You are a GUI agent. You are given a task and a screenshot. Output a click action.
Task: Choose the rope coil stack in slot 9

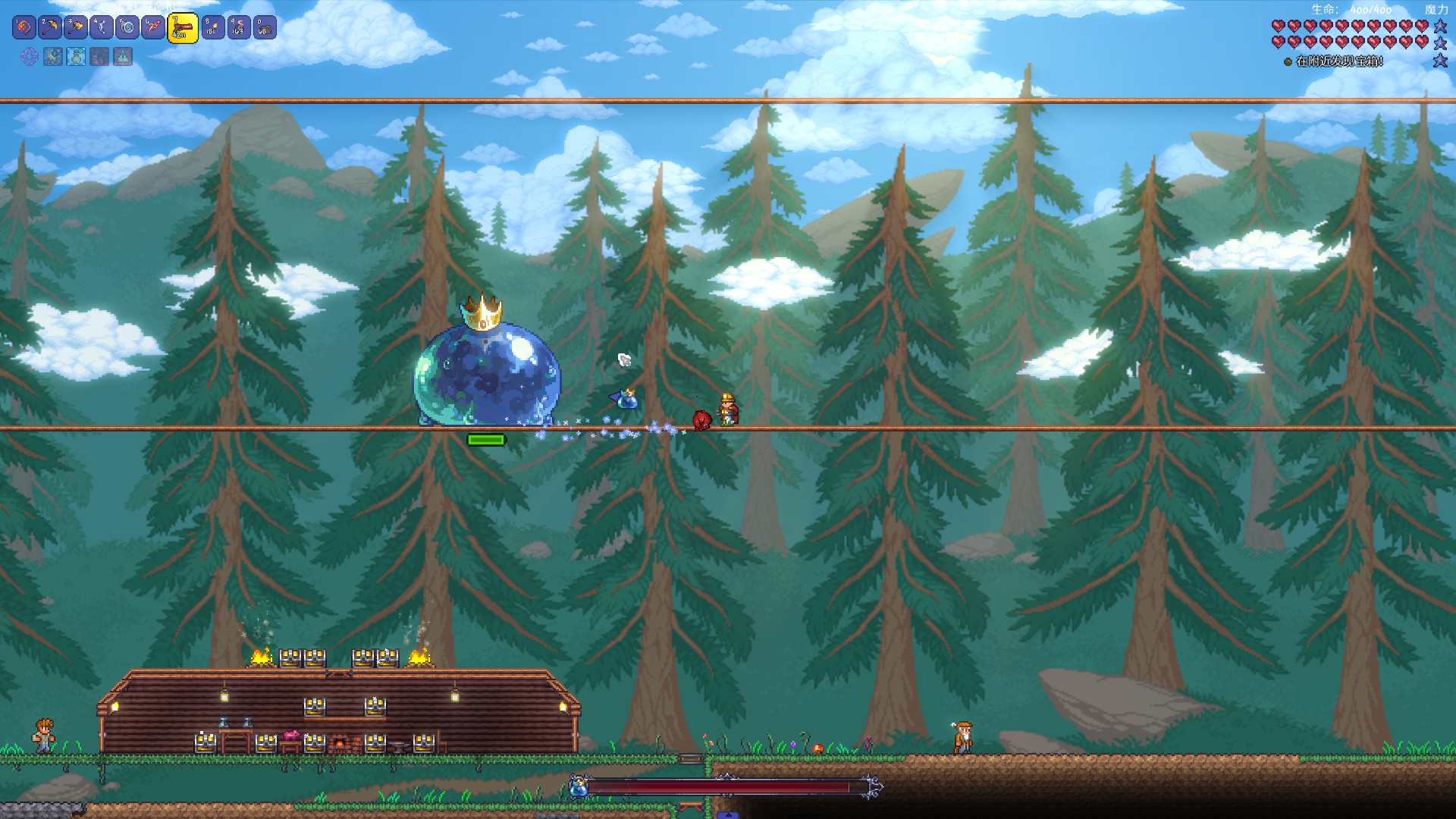point(239,28)
